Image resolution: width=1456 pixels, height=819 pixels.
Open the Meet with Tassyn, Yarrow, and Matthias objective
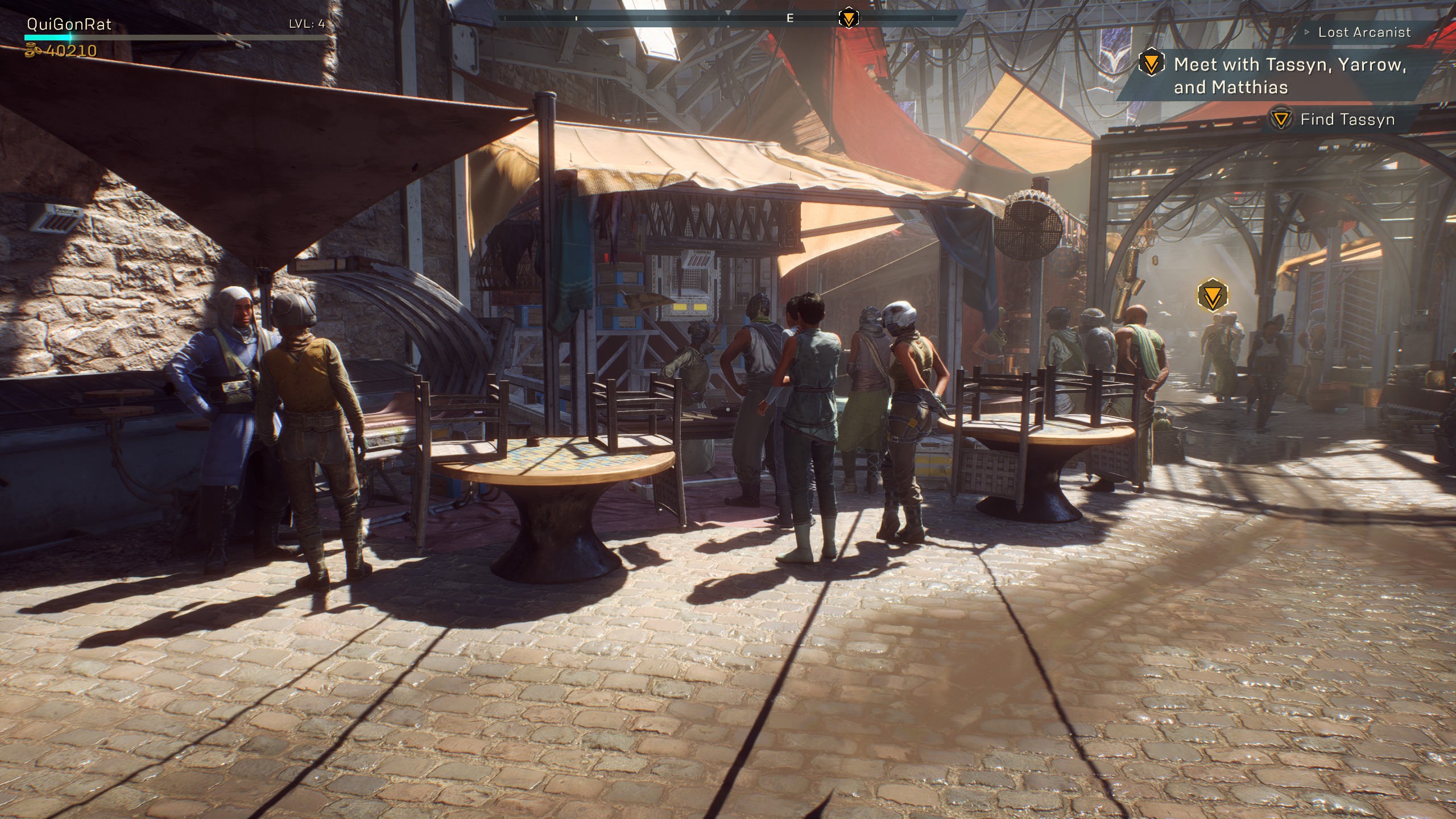click(x=1289, y=76)
